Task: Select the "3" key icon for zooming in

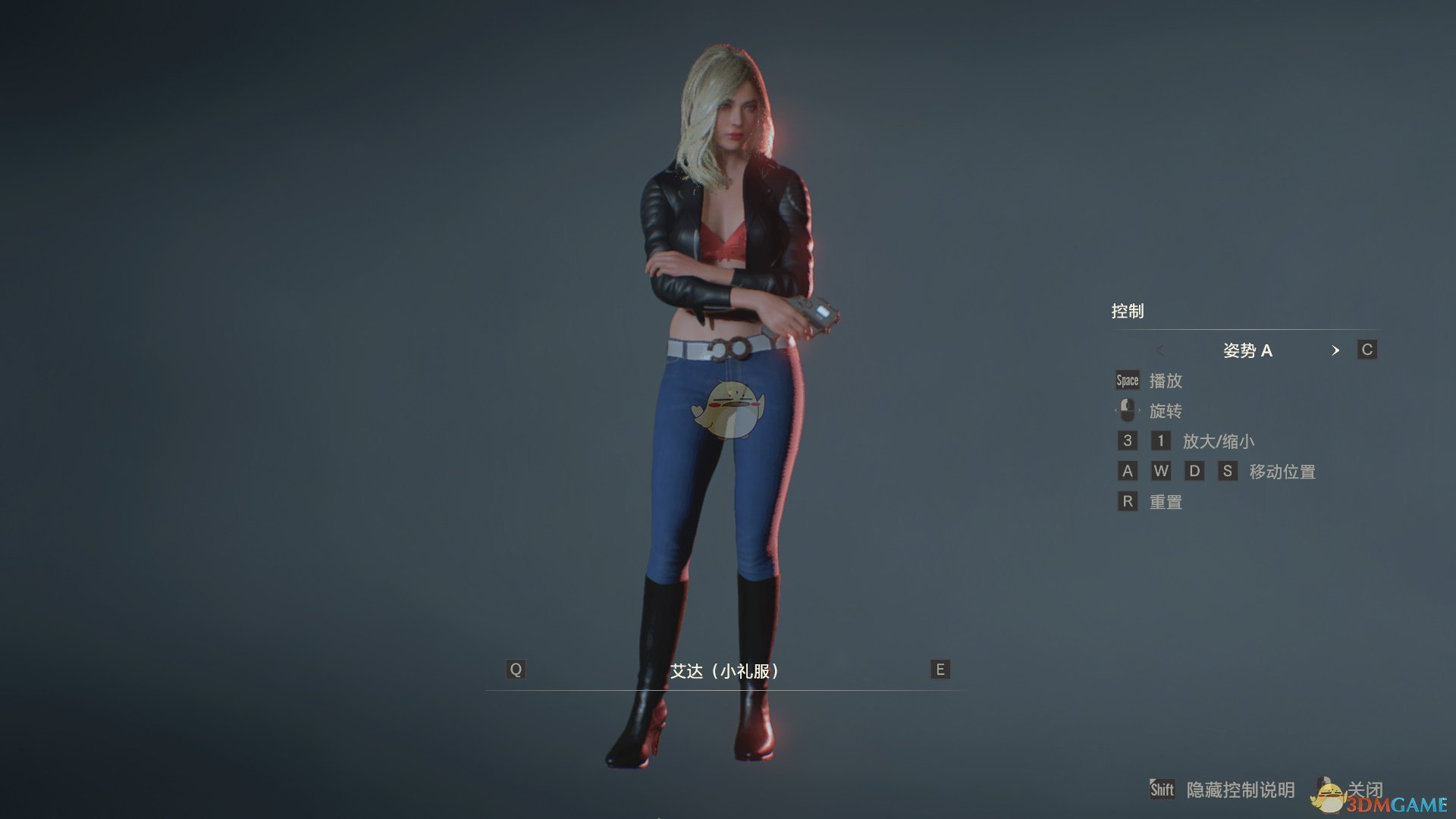Action: tap(1127, 441)
